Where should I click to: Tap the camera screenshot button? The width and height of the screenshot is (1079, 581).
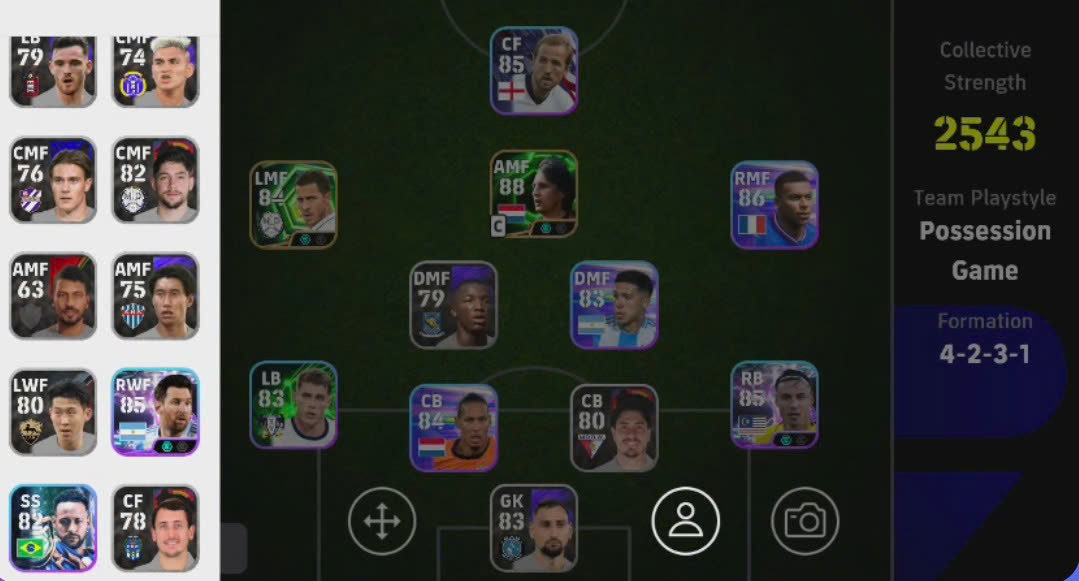tap(805, 521)
